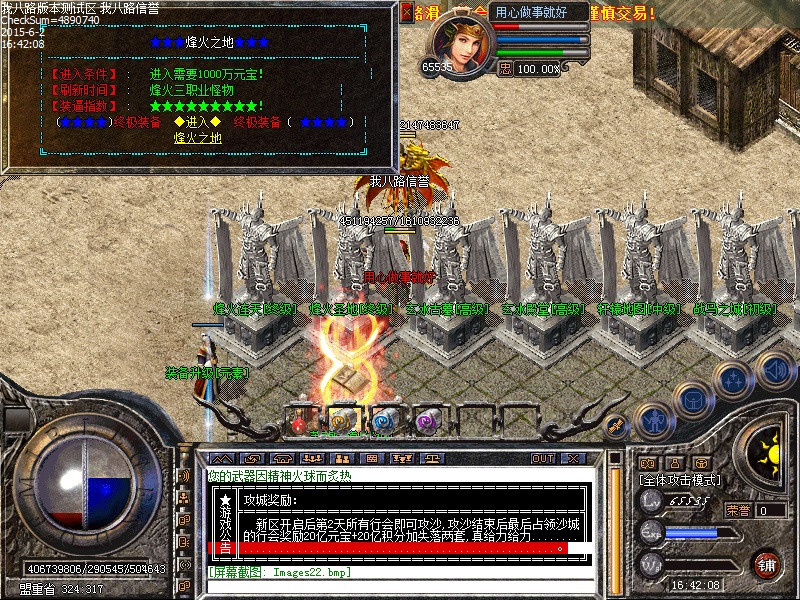The height and width of the screenshot is (600, 800).
Task: Click the chat message input line
Action: click(400, 572)
